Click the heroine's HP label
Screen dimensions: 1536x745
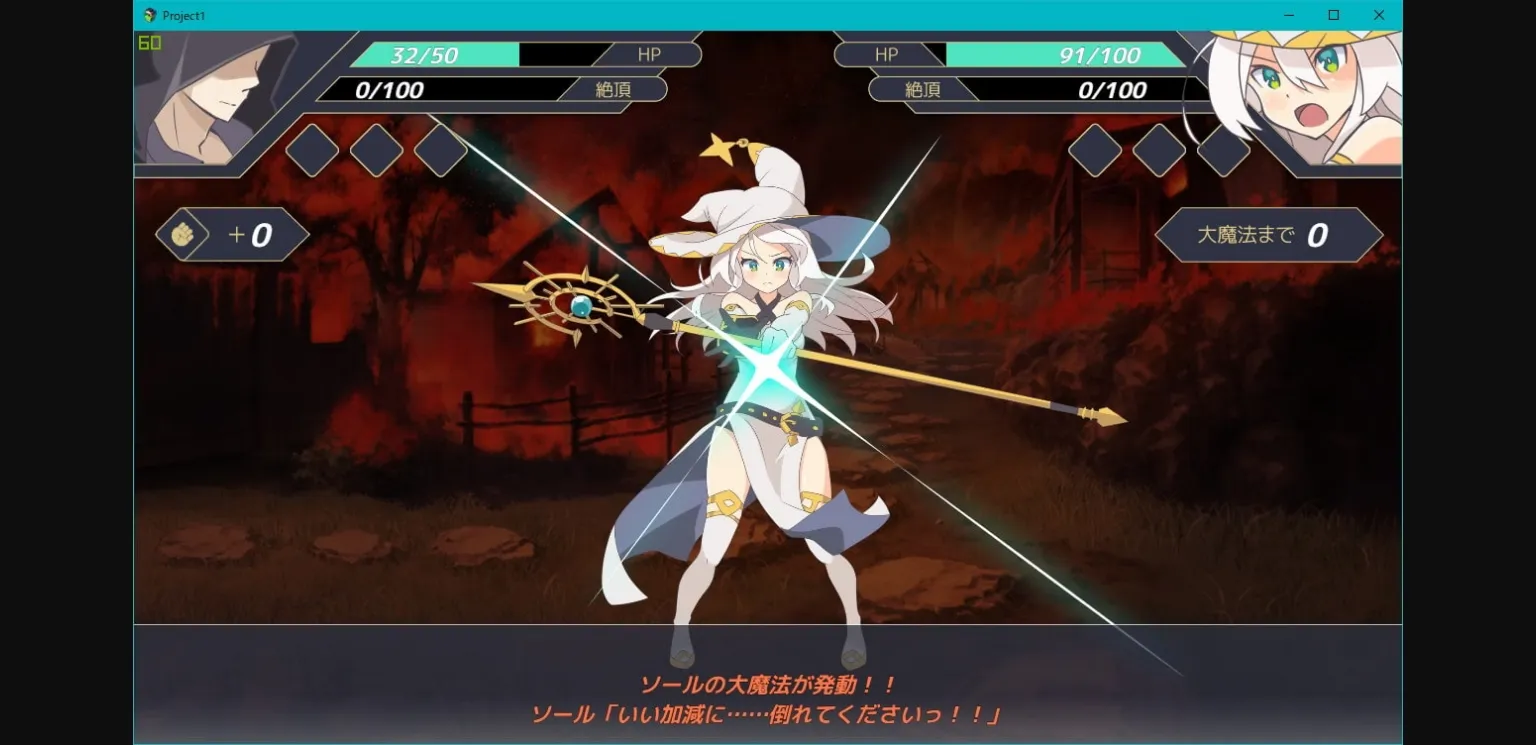pos(886,54)
